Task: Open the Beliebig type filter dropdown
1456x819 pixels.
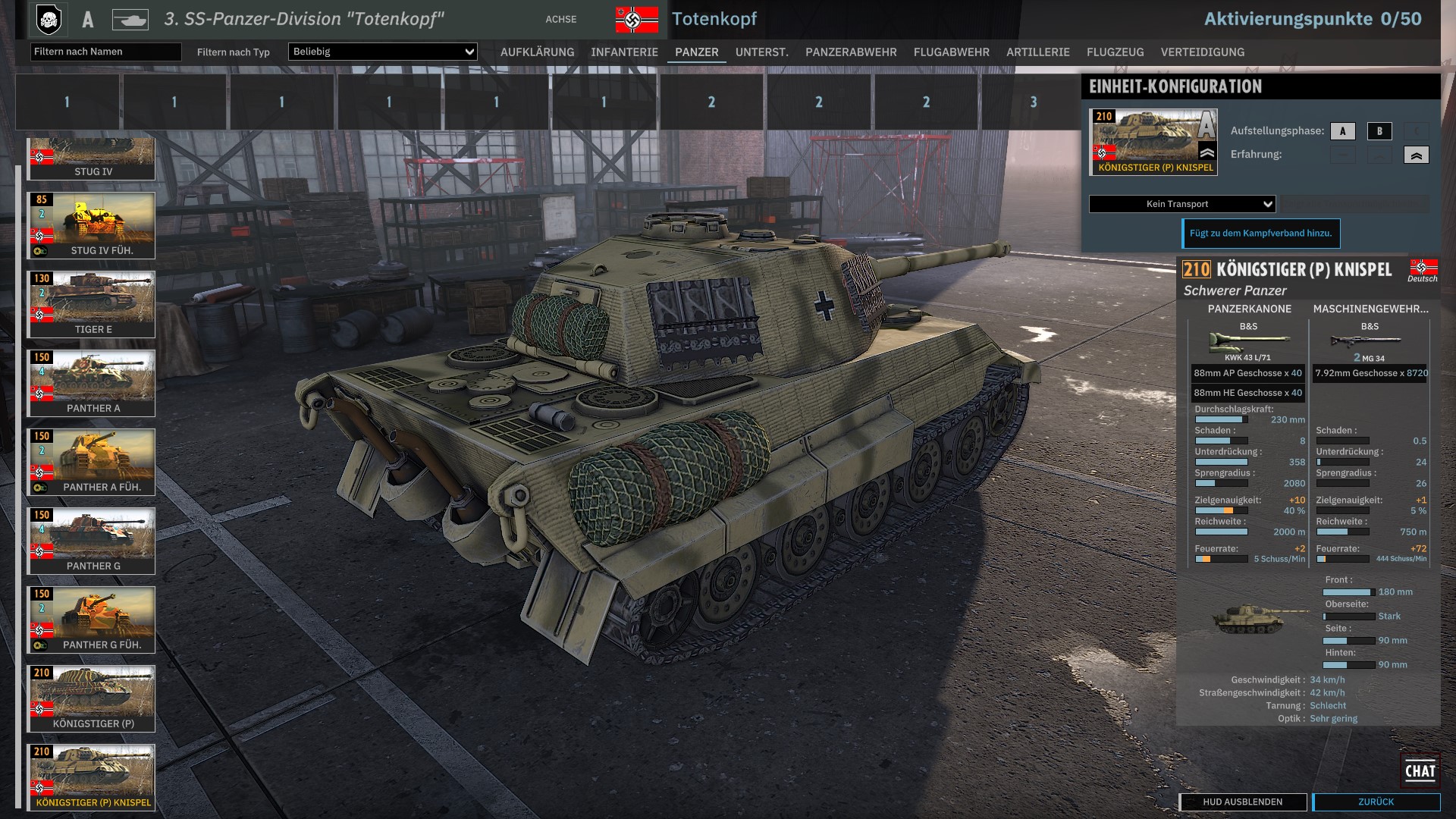Action: coord(382,52)
